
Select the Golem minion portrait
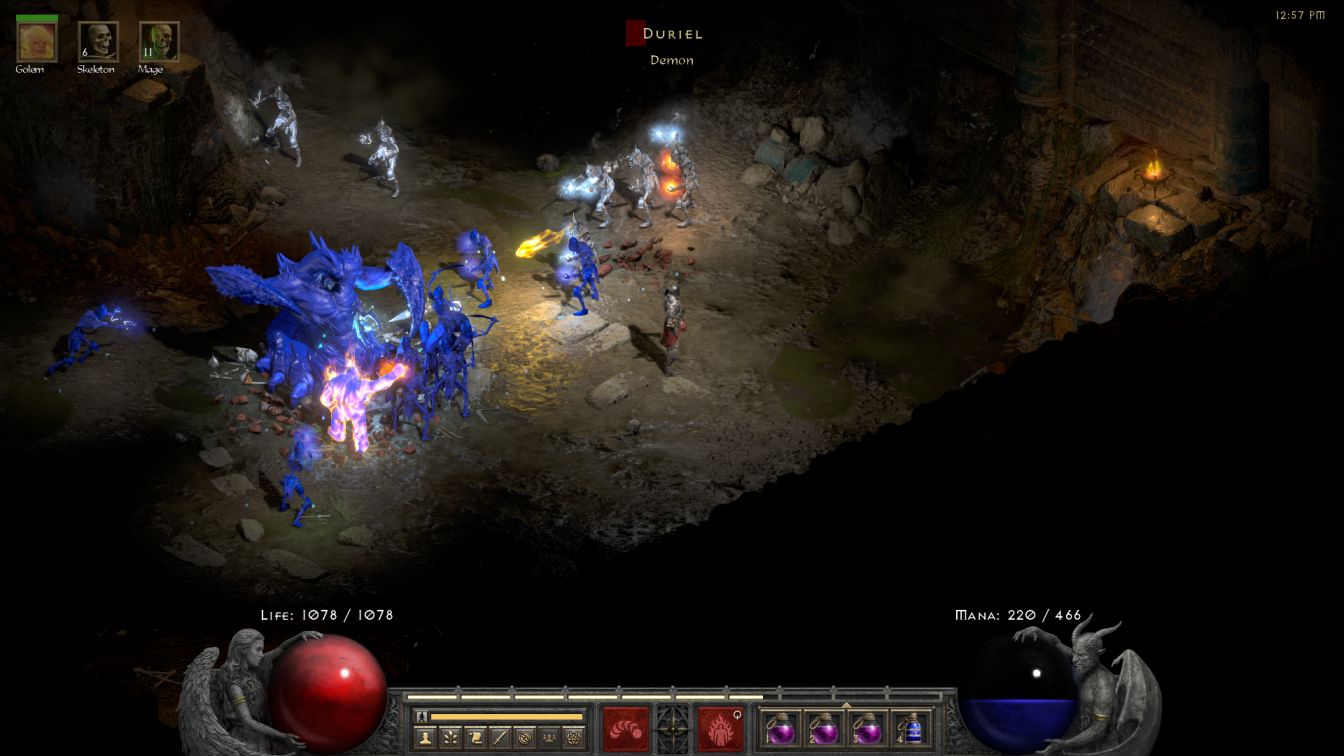pyautogui.click(x=37, y=42)
